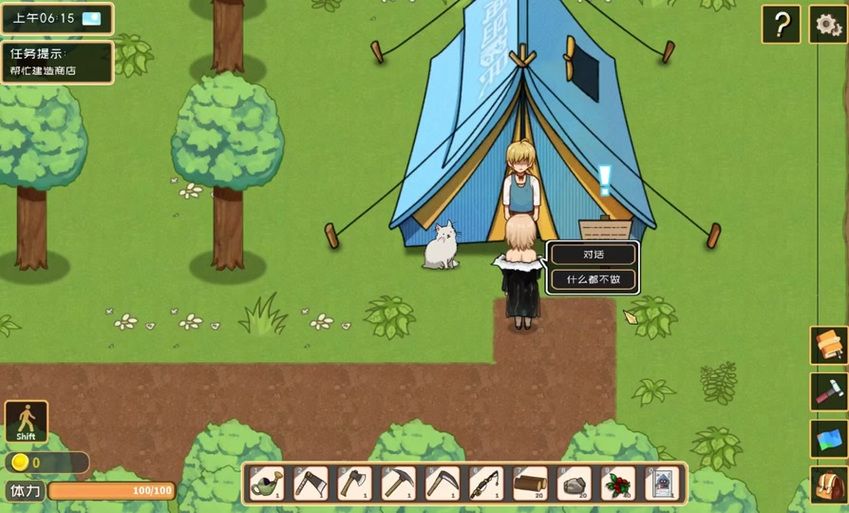Select the fishing rod hotbar slot
Screen dimensions: 849x513
[487, 484]
